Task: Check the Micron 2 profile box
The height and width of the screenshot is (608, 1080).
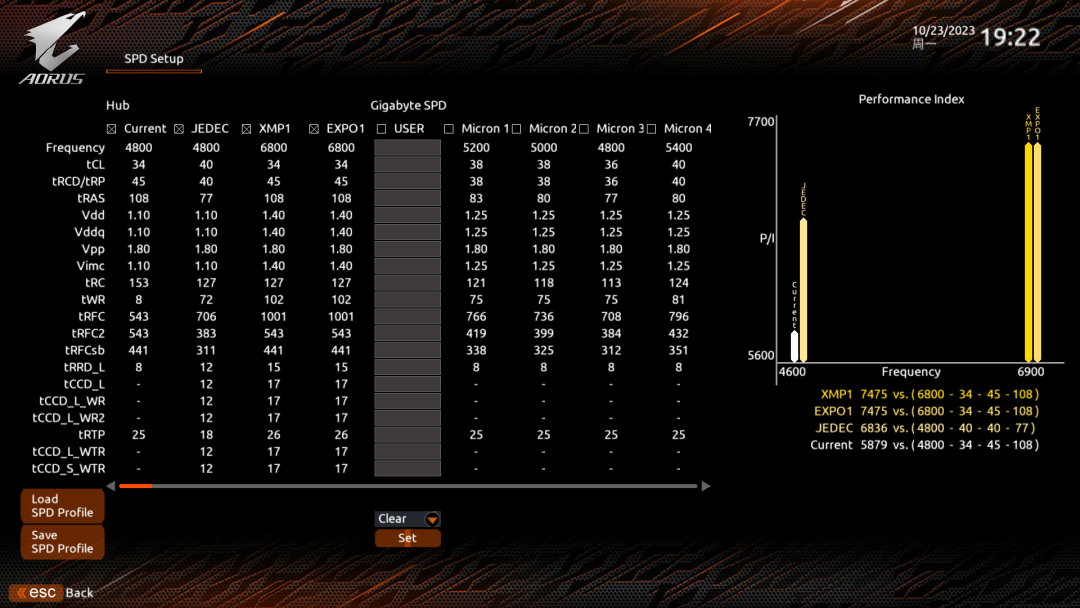Action: 516,129
